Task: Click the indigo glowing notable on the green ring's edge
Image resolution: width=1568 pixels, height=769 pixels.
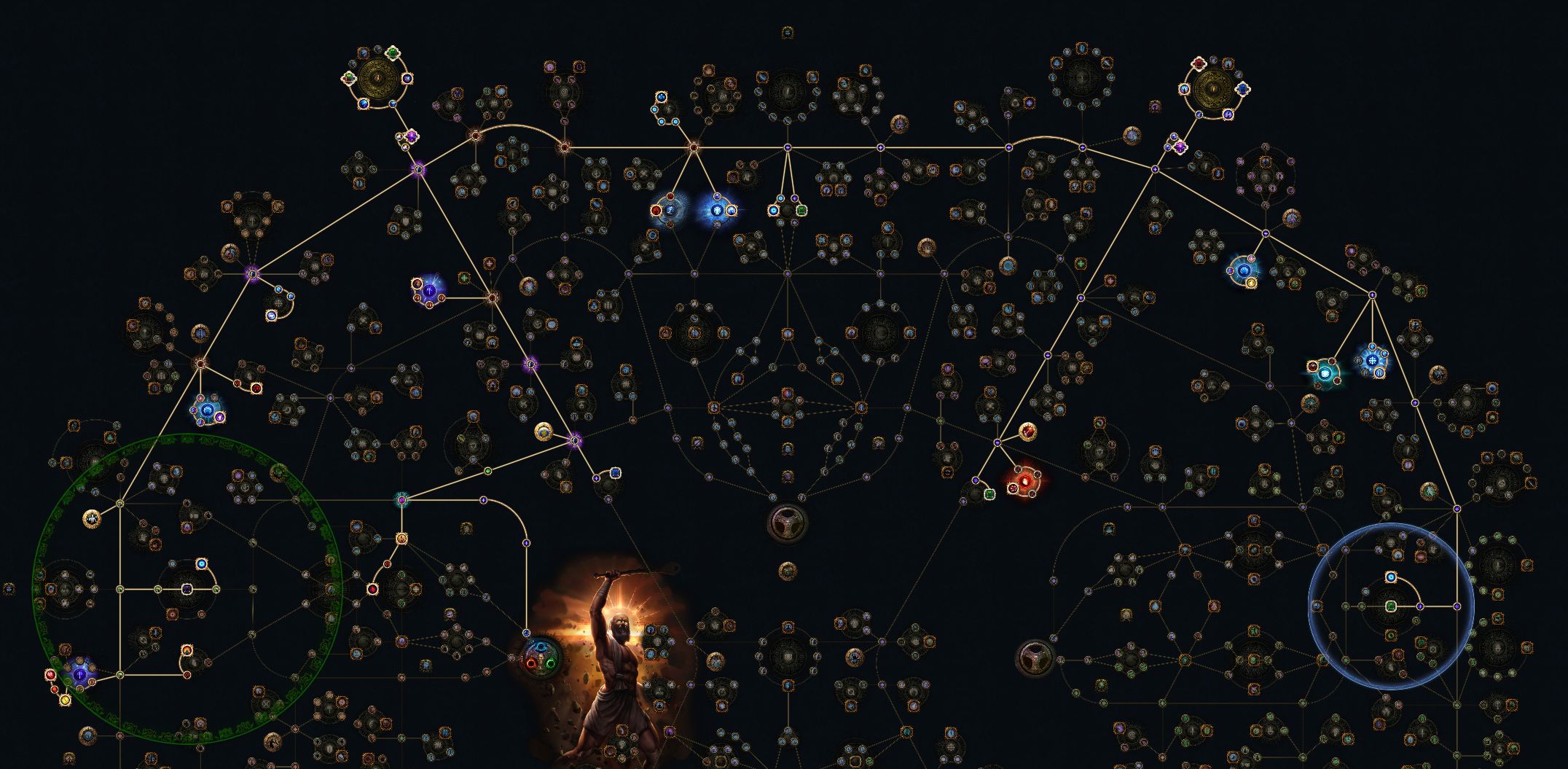Action: [79, 674]
